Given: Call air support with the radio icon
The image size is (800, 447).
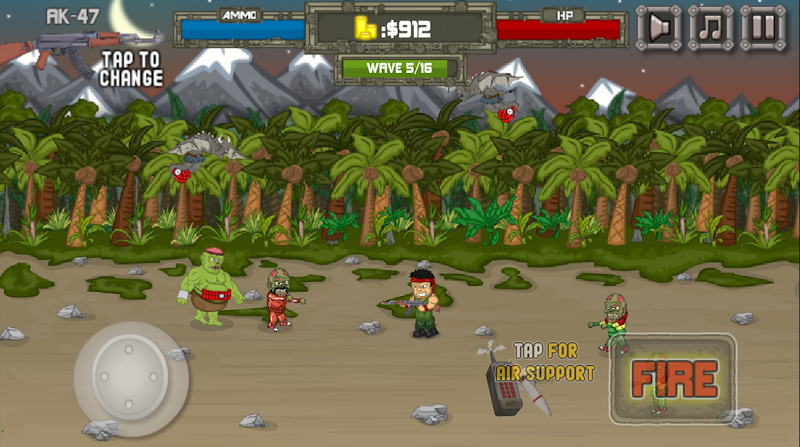Looking at the screenshot, I should tap(512, 385).
